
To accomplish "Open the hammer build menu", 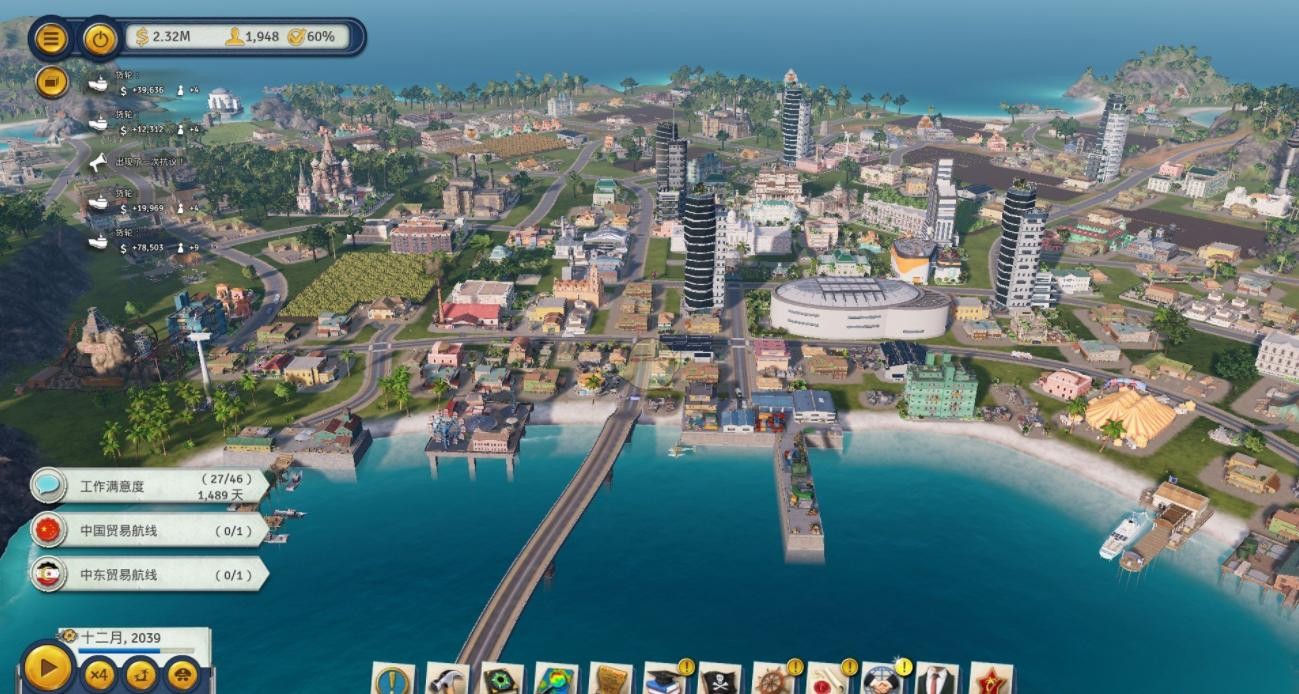I will (446, 680).
